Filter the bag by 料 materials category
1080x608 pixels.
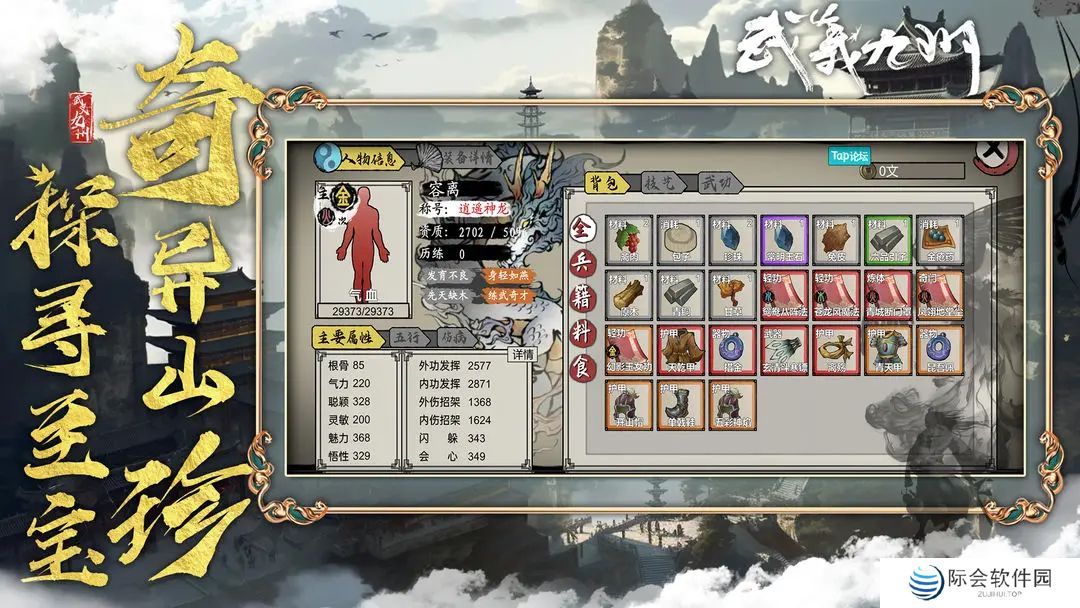pyautogui.click(x=581, y=331)
